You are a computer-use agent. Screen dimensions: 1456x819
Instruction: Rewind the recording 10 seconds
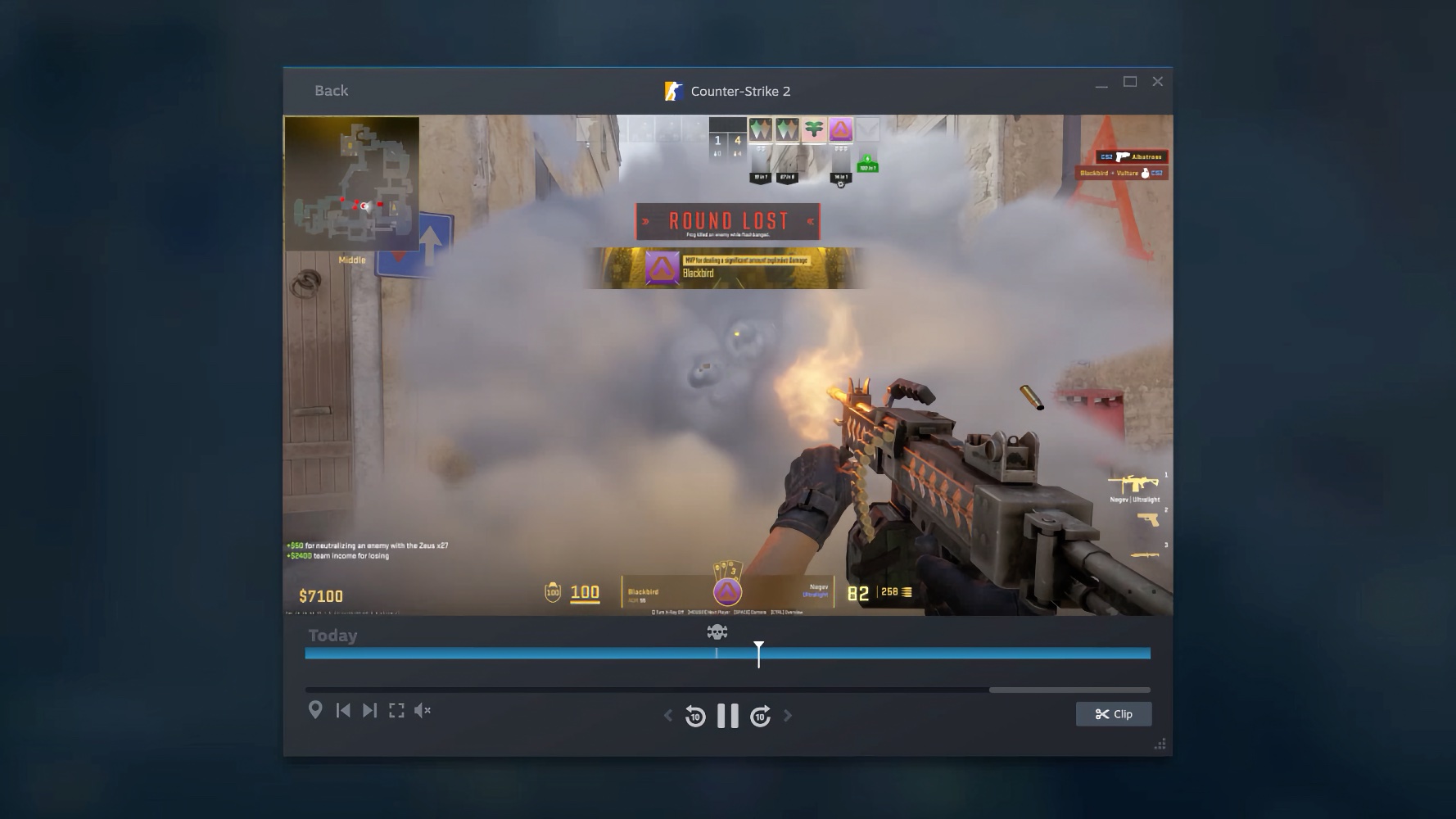click(x=694, y=715)
